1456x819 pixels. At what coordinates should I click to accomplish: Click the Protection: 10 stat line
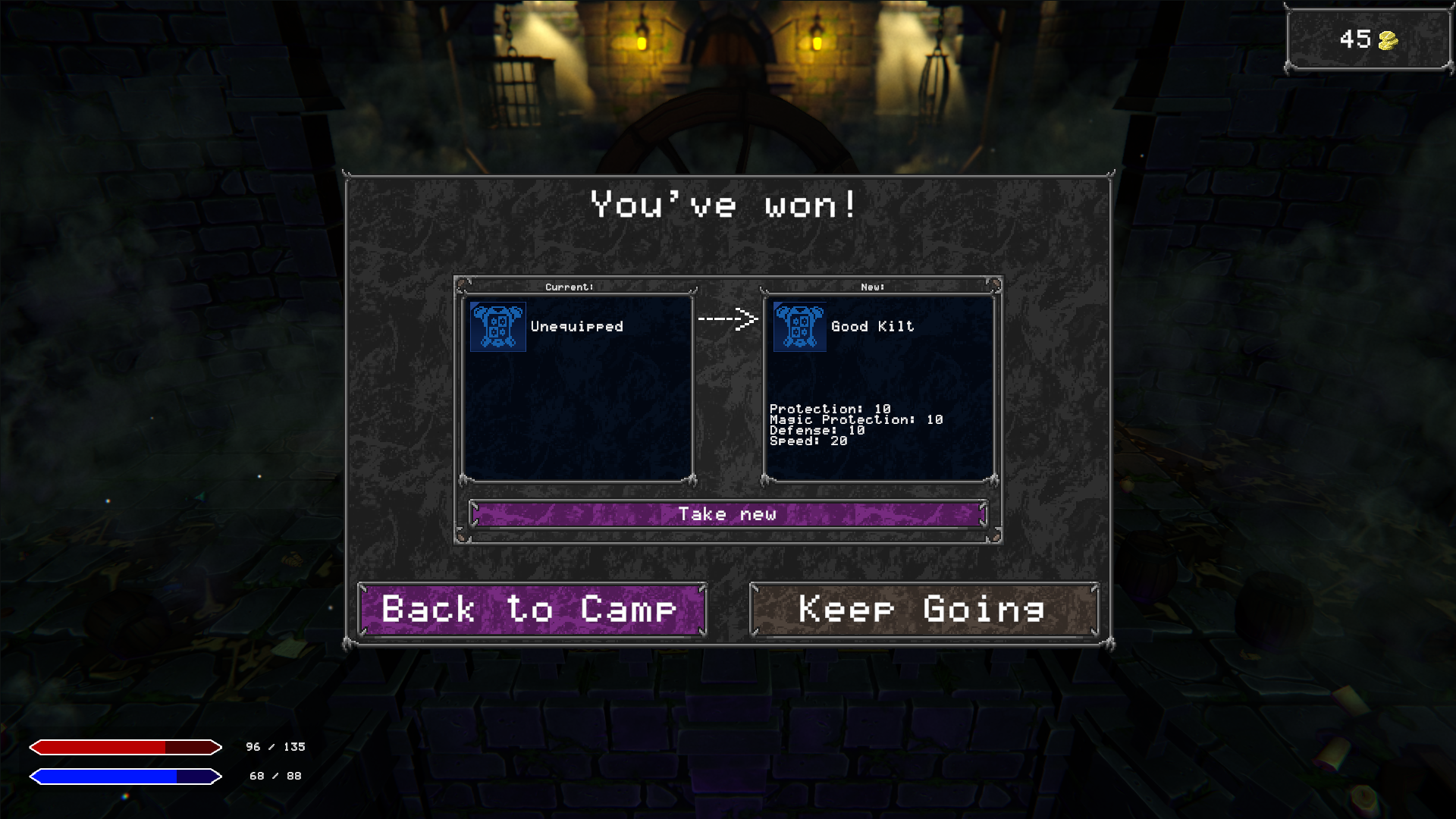pos(829,409)
